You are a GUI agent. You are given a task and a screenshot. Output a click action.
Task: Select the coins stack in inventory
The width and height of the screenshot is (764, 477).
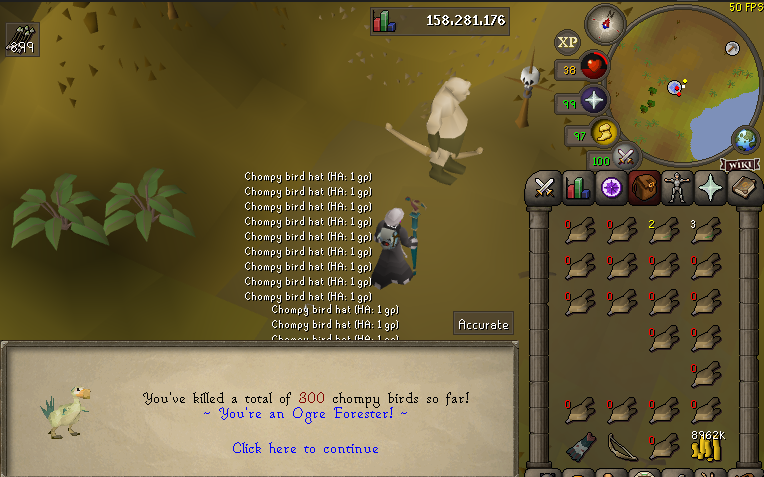[x=706, y=447]
